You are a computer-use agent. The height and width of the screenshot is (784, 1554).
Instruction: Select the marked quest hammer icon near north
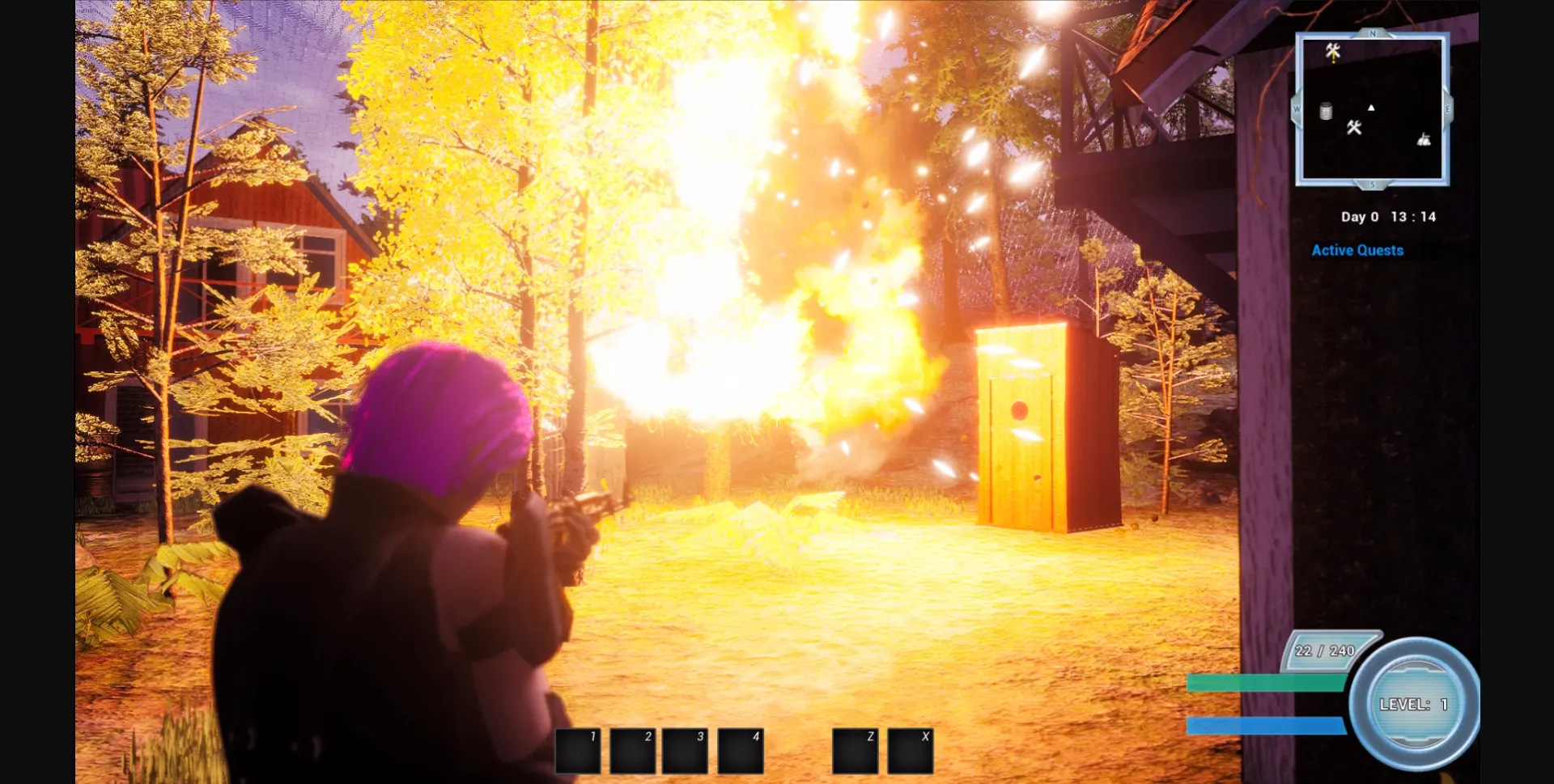1331,51
